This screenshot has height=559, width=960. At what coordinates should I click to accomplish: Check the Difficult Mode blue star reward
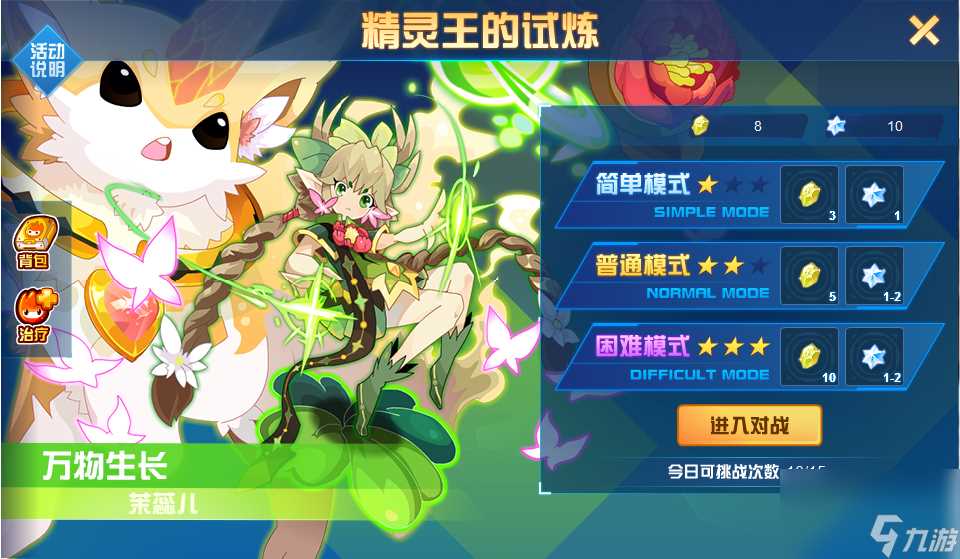point(874,356)
